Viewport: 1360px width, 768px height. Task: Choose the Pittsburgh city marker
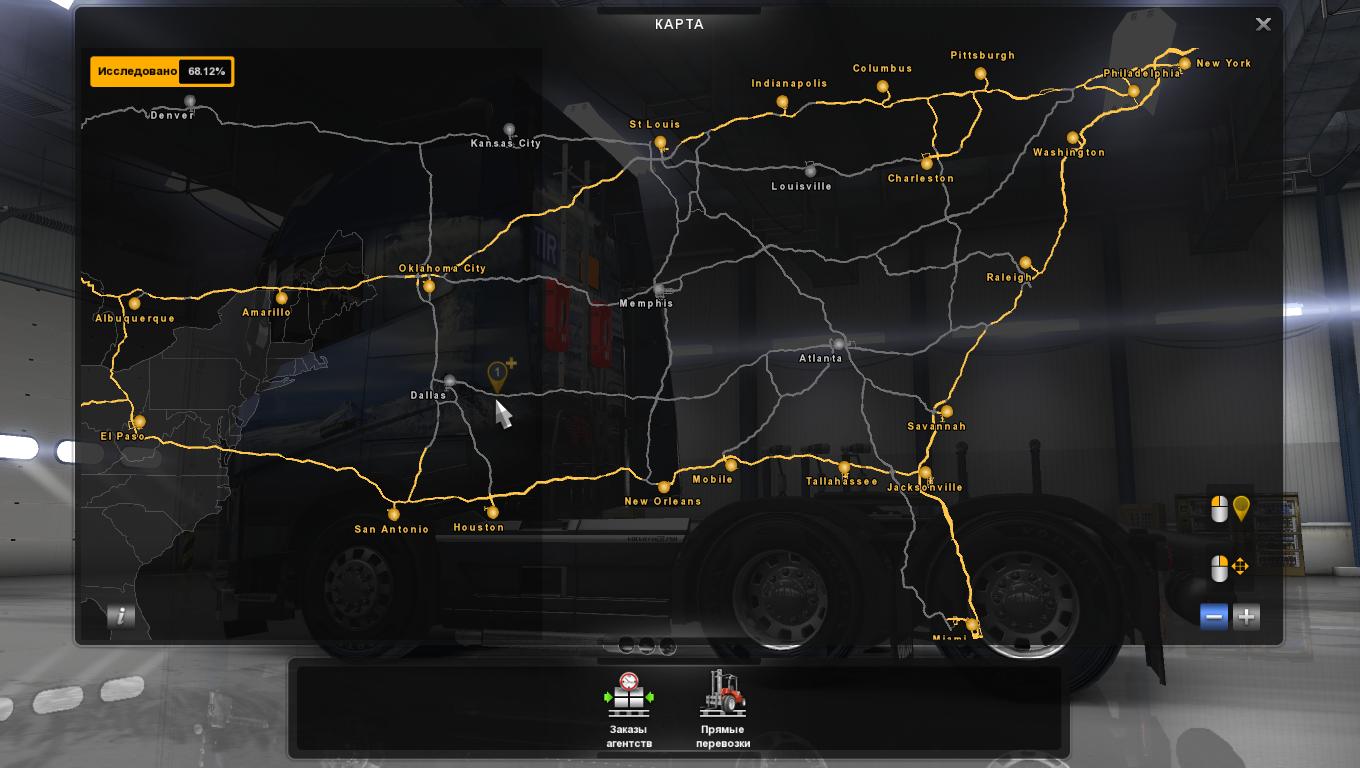[981, 74]
